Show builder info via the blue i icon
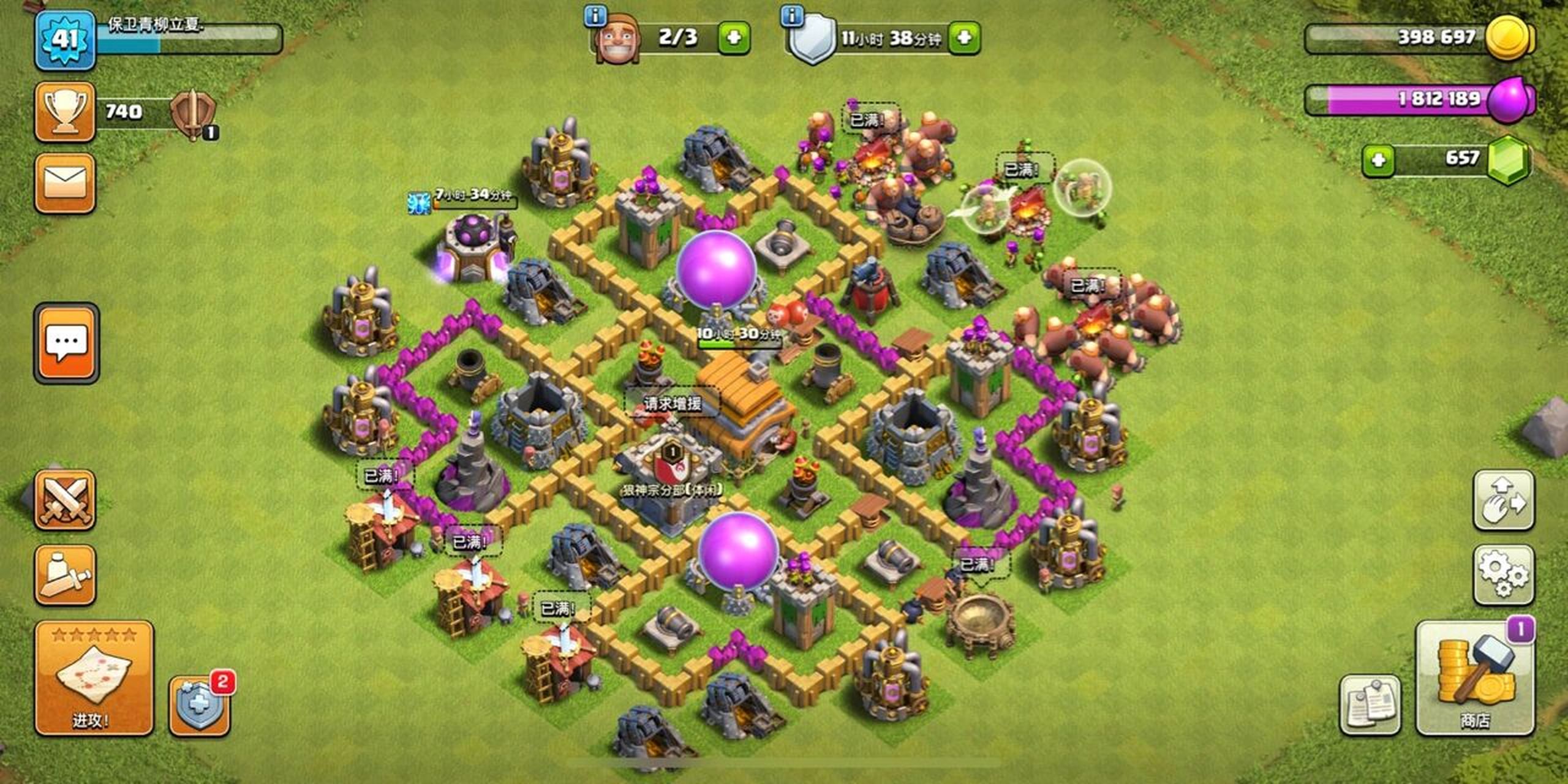Image resolution: width=1568 pixels, height=784 pixels. click(x=595, y=16)
